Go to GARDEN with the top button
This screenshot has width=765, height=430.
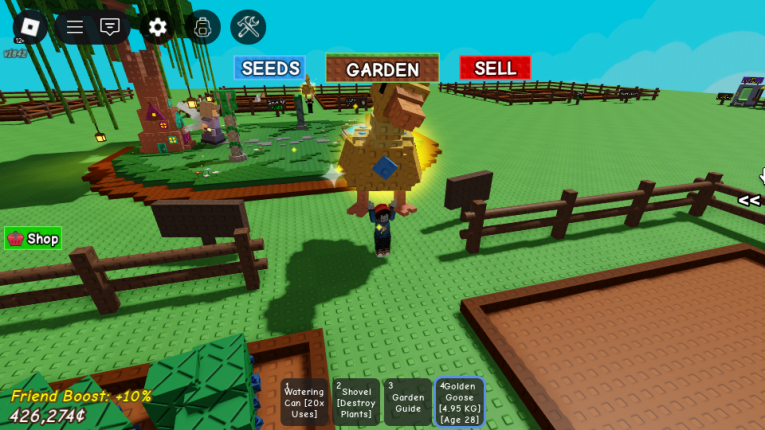[382, 69]
